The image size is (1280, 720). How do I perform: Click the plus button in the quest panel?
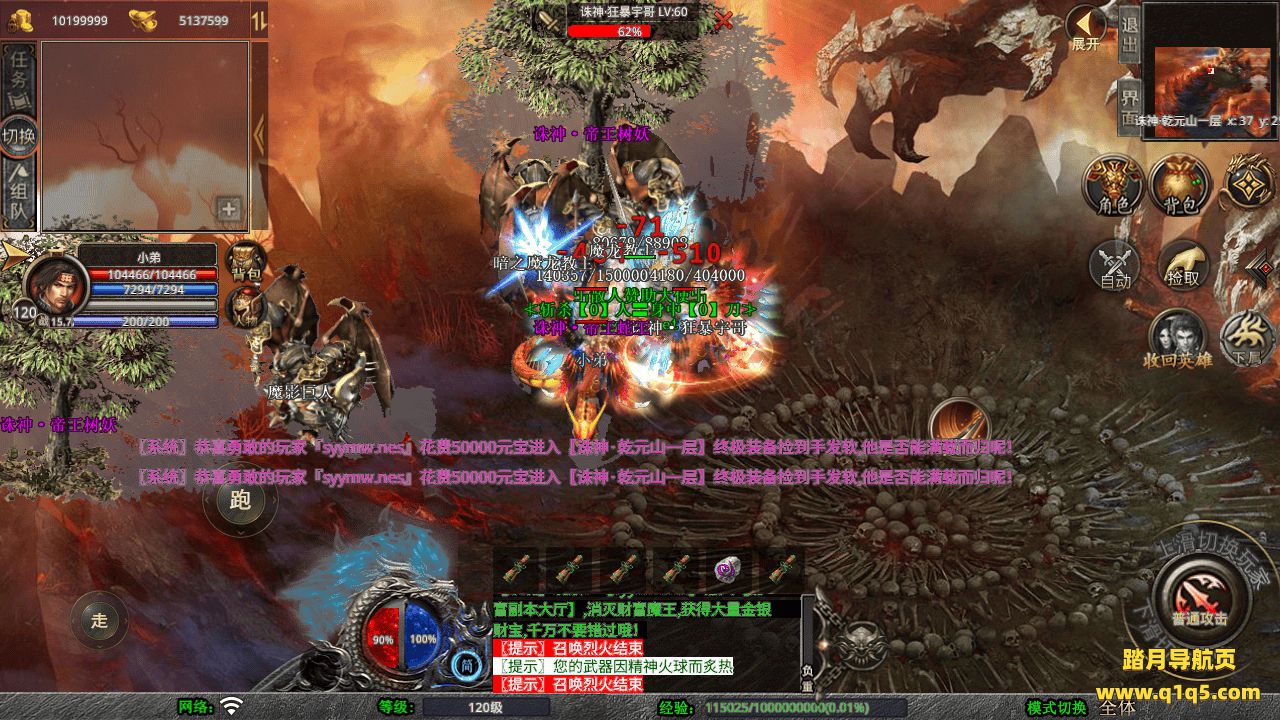230,209
